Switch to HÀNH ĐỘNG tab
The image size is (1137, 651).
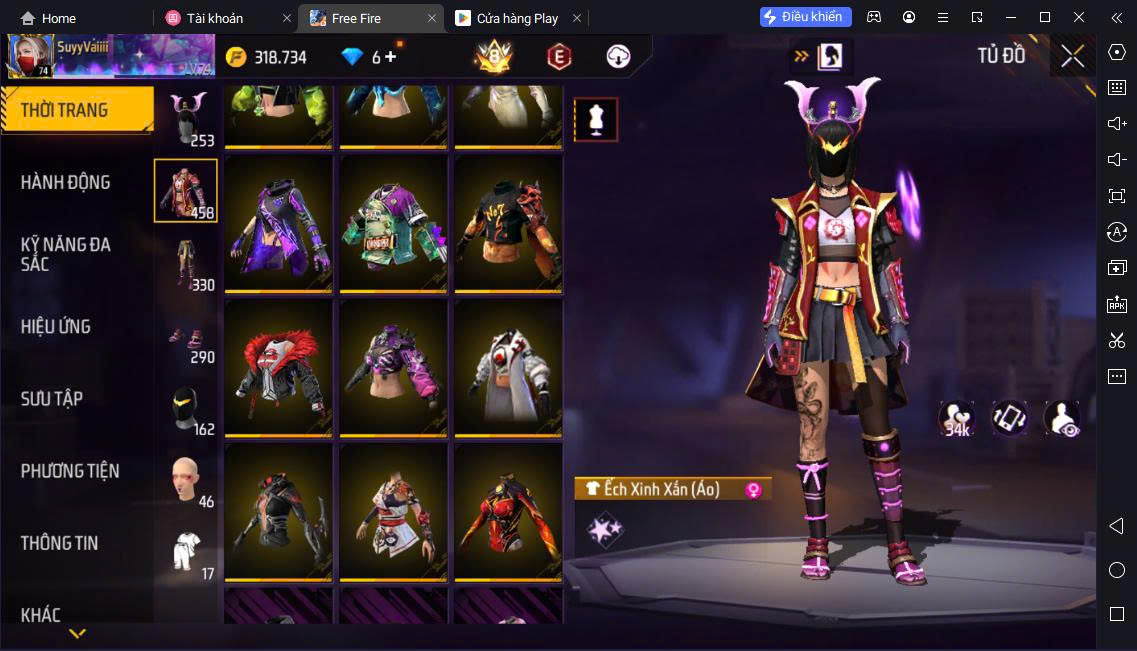click(x=66, y=182)
